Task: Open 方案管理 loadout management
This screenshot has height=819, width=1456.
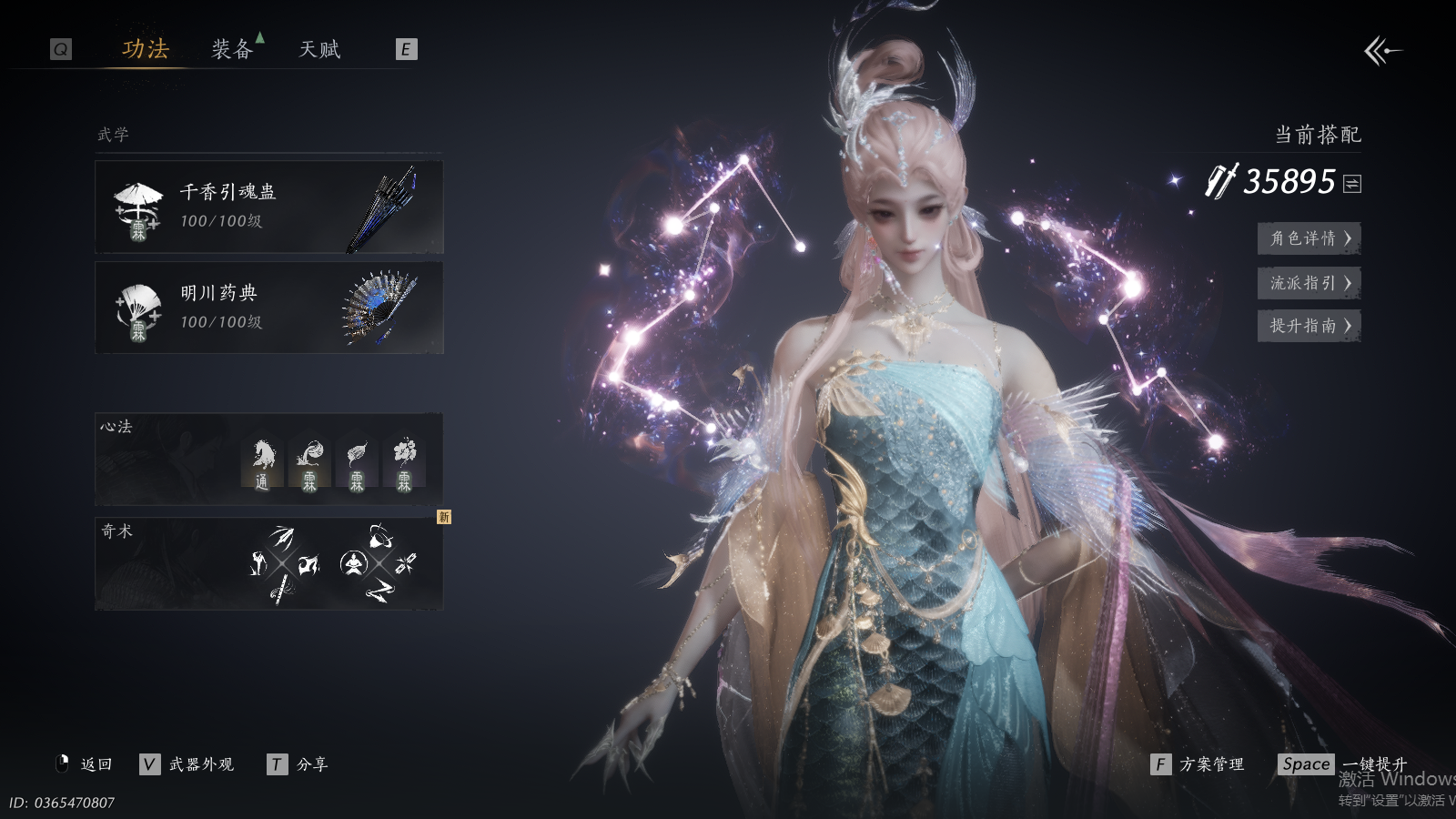Action: coord(1198,764)
